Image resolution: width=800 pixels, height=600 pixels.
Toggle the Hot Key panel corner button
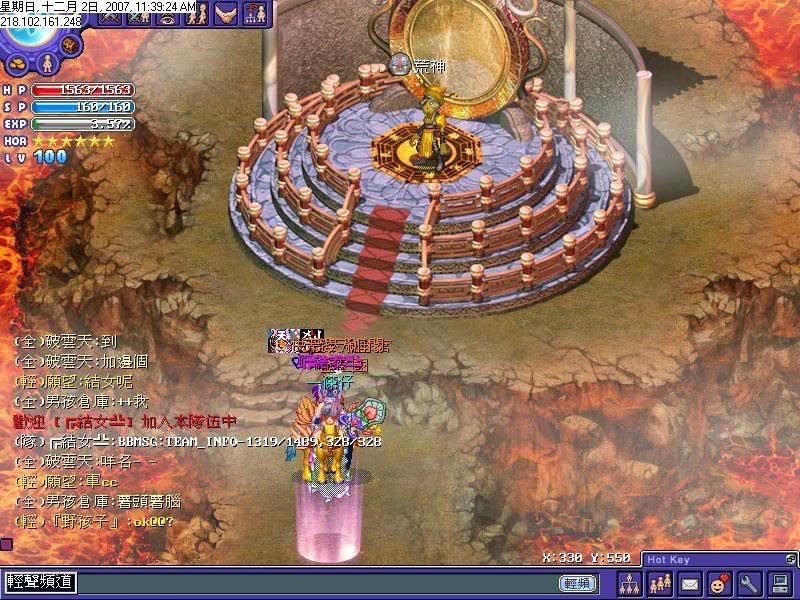788,559
